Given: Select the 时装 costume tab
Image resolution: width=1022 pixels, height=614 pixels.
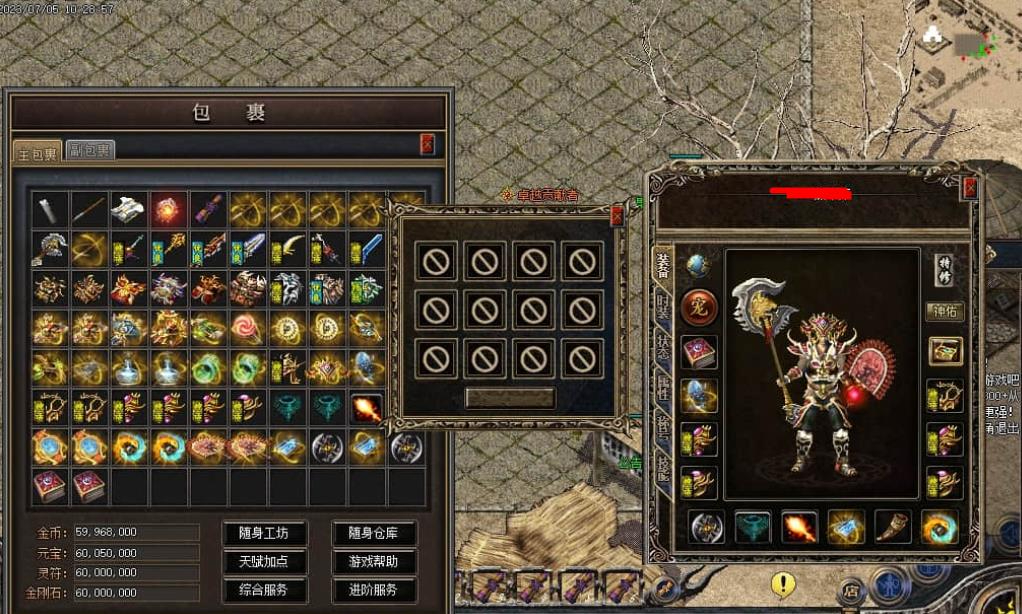Looking at the screenshot, I should [x=662, y=307].
